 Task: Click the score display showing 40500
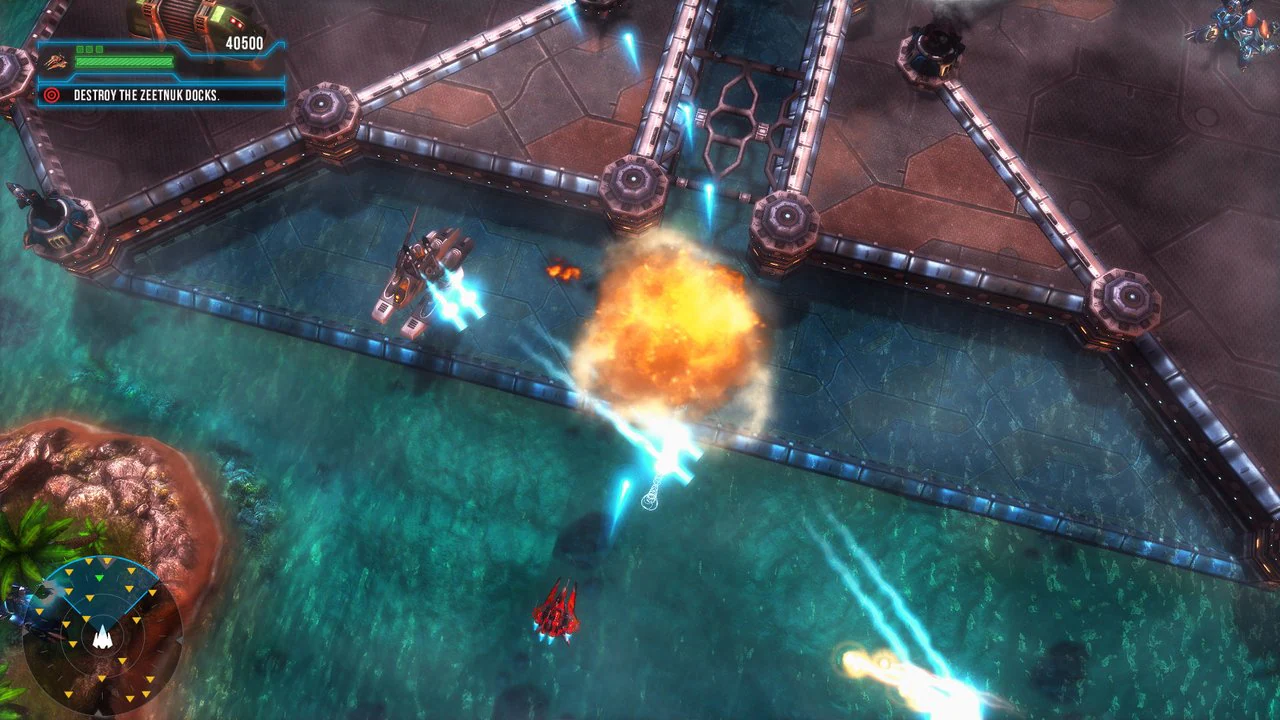(245, 42)
